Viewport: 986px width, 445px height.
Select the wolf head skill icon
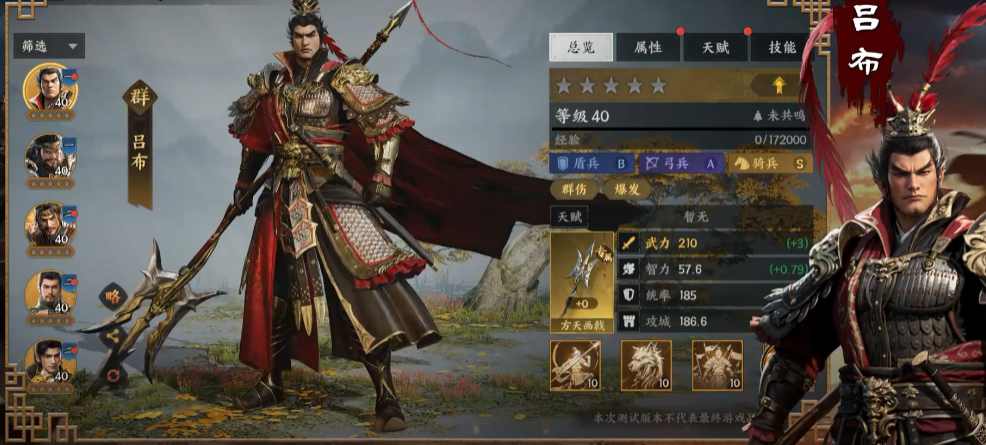[x=645, y=365]
